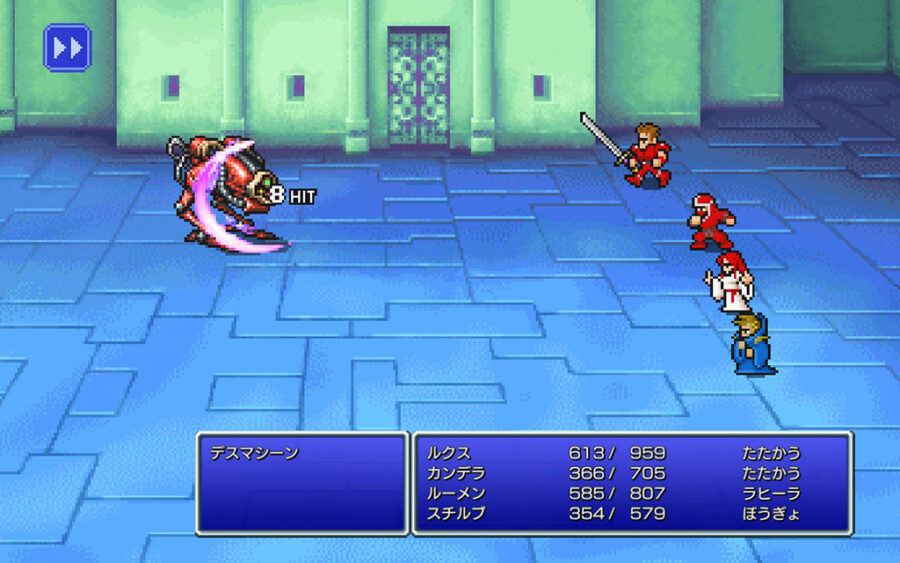Select party member カンデラ row

tap(630, 473)
